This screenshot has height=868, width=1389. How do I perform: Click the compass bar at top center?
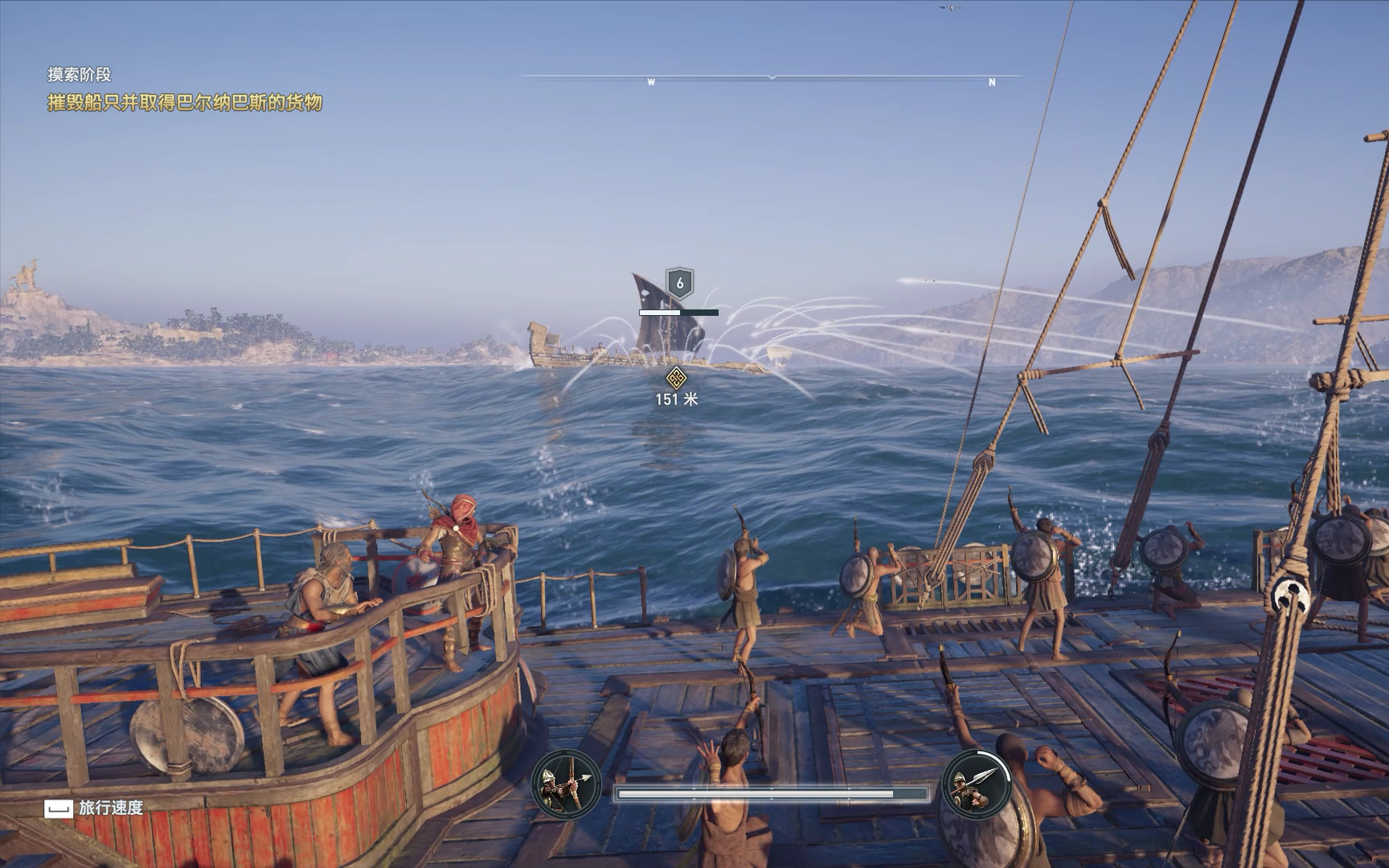pyautogui.click(x=772, y=79)
